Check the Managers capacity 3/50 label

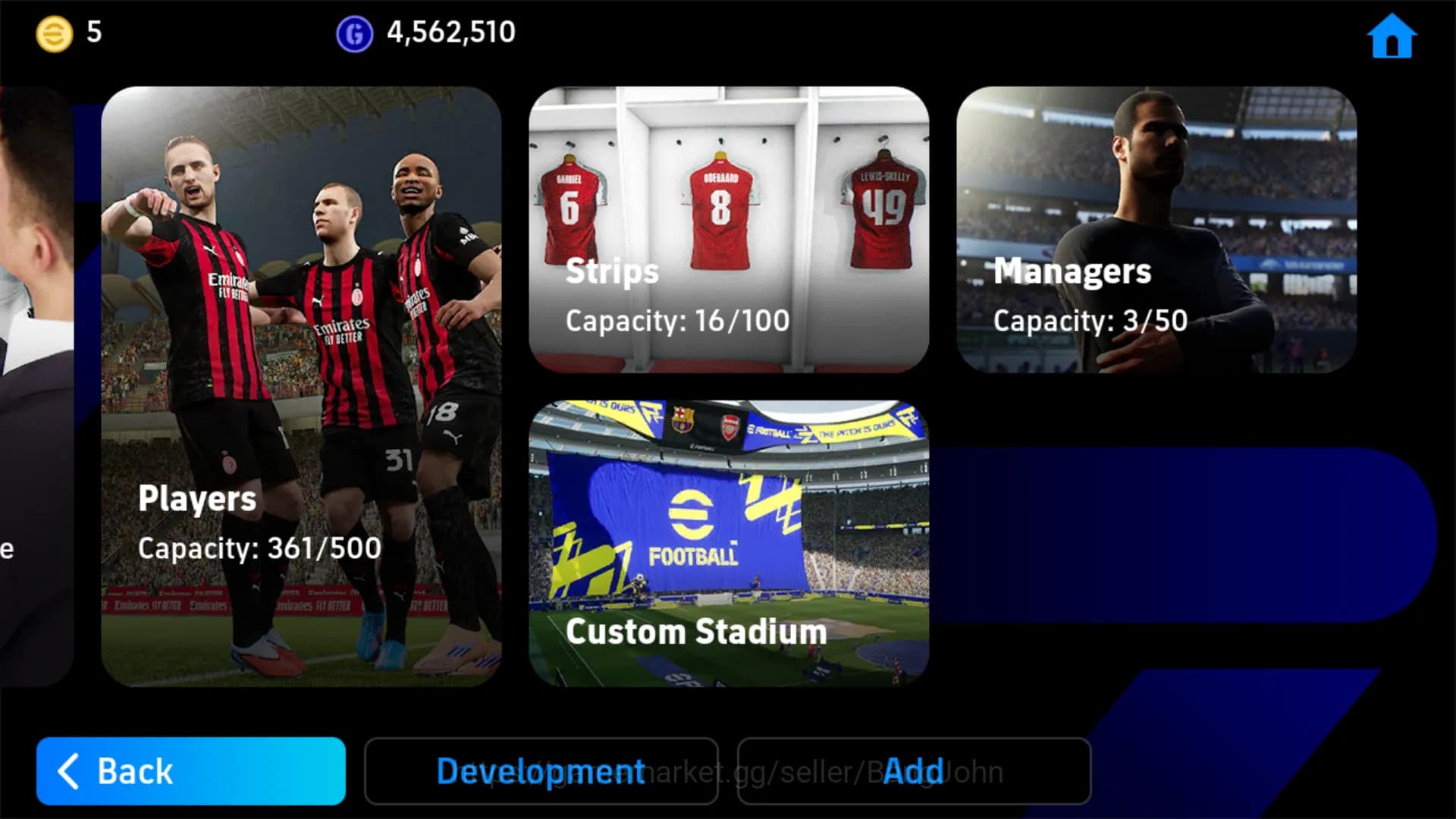(1092, 321)
